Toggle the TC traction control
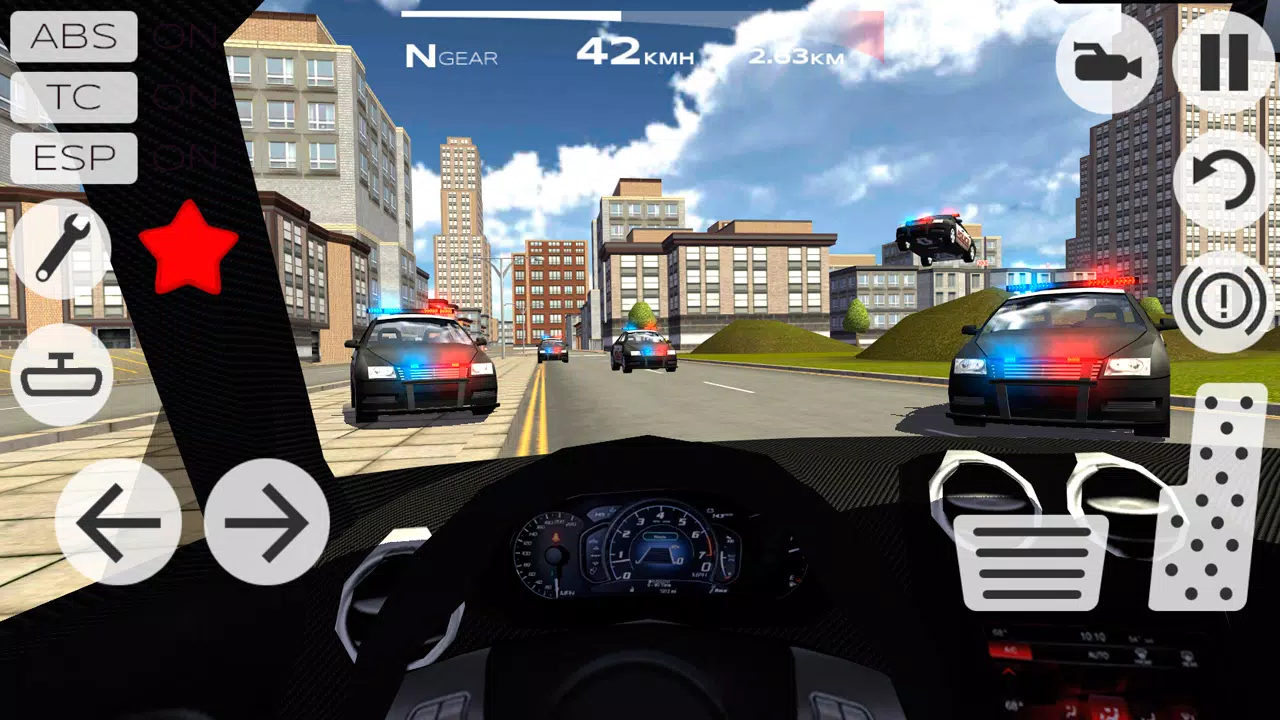The width and height of the screenshot is (1280, 720). click(73, 97)
